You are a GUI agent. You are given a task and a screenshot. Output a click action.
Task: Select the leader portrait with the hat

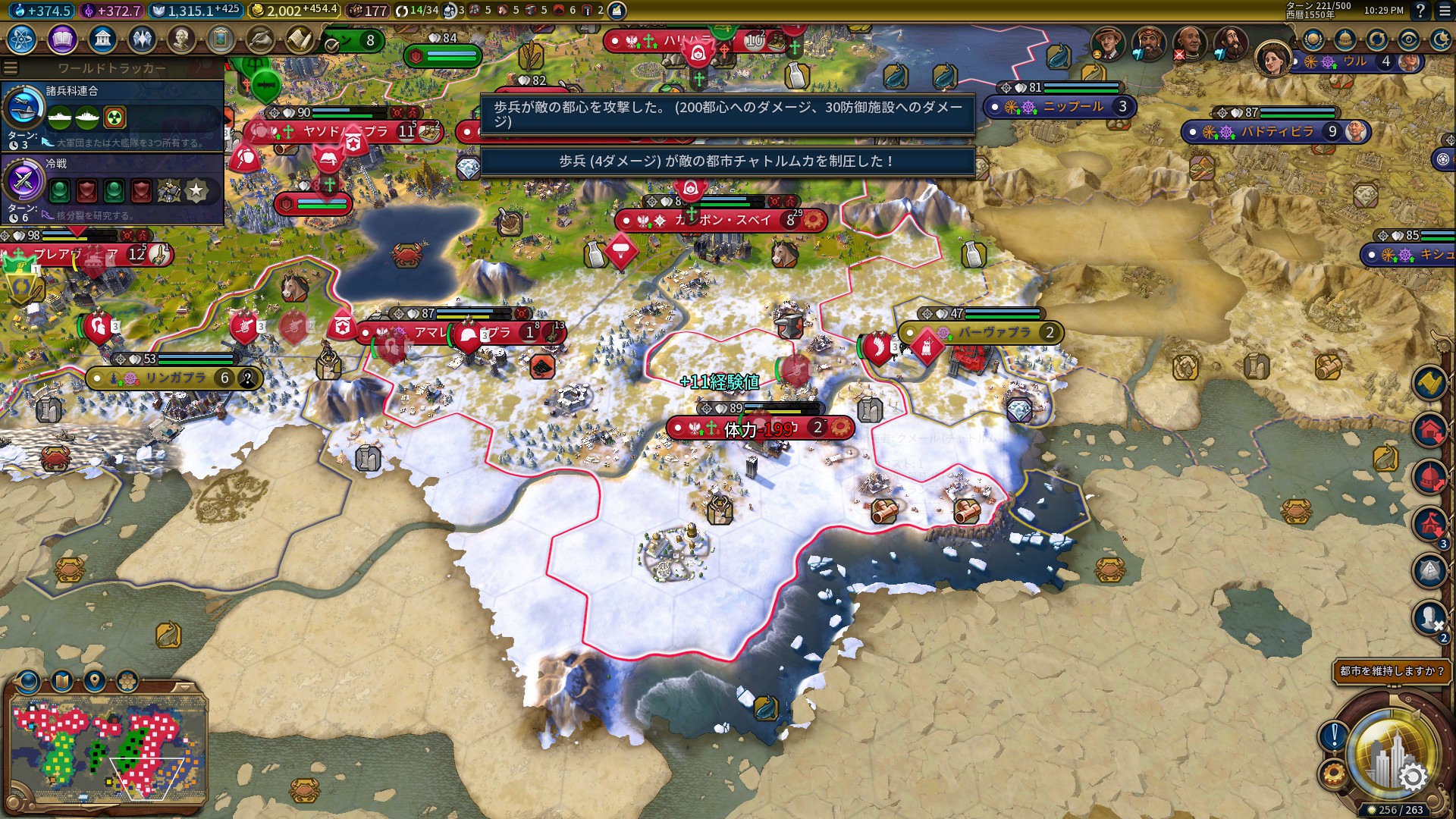tap(1108, 45)
